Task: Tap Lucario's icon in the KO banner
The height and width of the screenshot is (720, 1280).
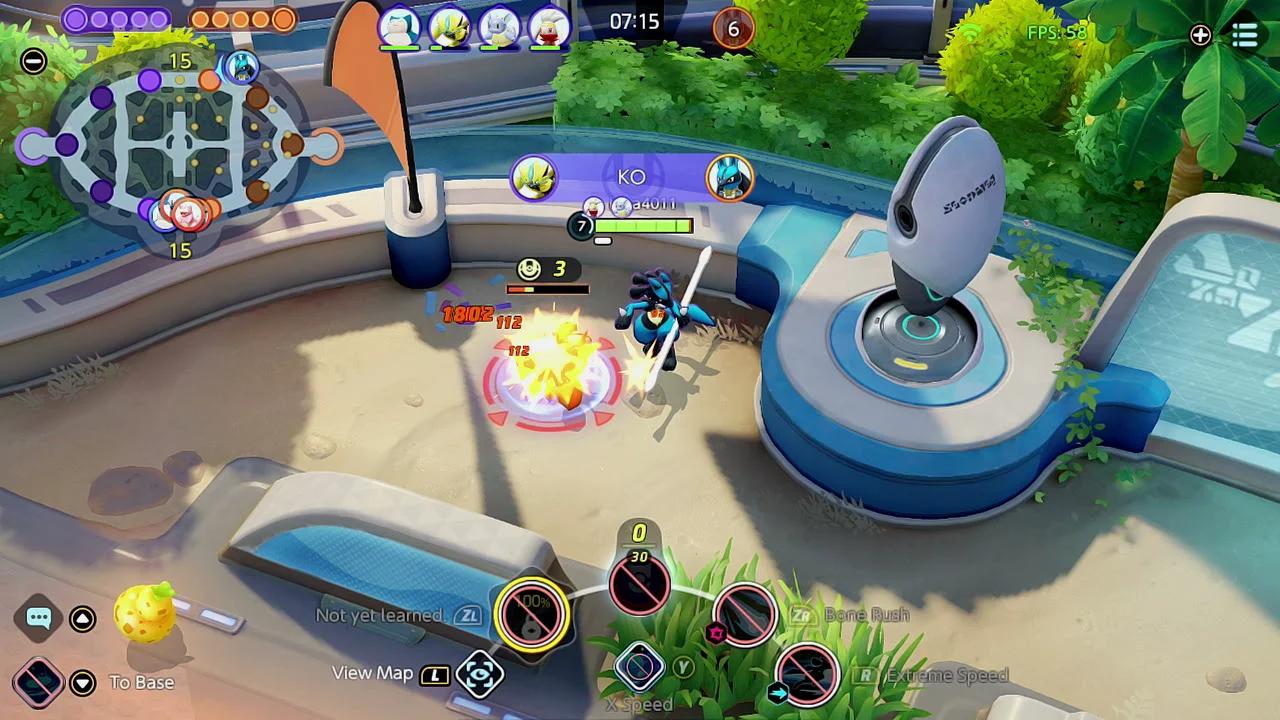Action: click(729, 178)
